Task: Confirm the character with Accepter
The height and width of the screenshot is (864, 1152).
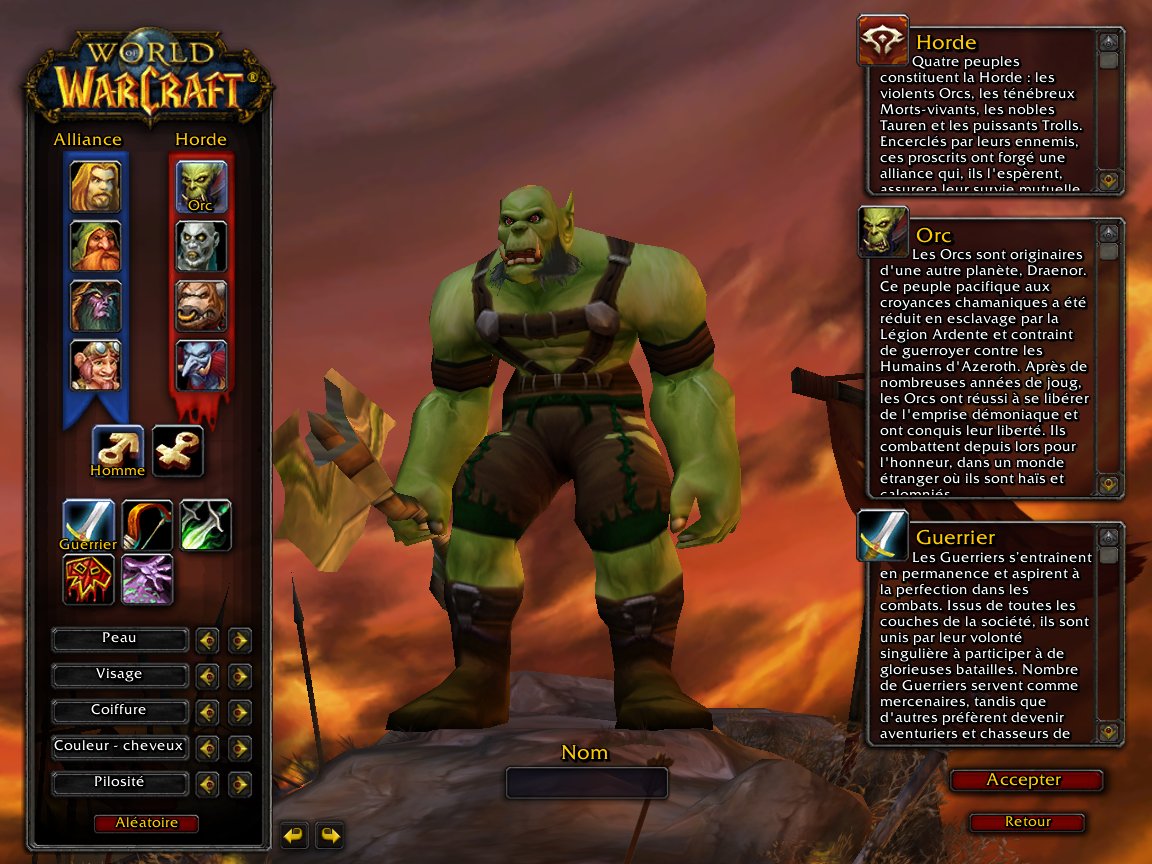Action: [x=1025, y=780]
